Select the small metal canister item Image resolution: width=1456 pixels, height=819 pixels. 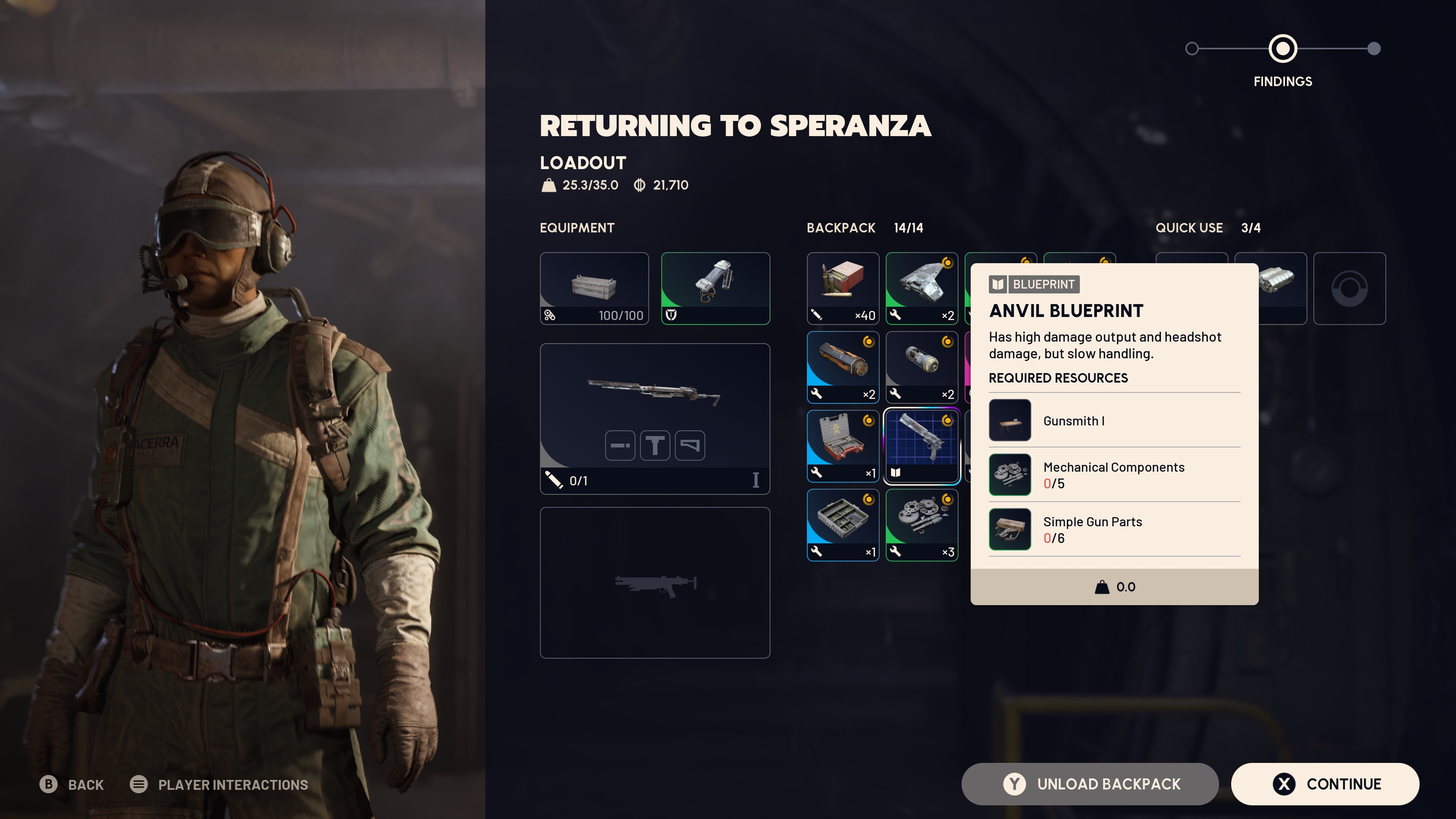[921, 367]
